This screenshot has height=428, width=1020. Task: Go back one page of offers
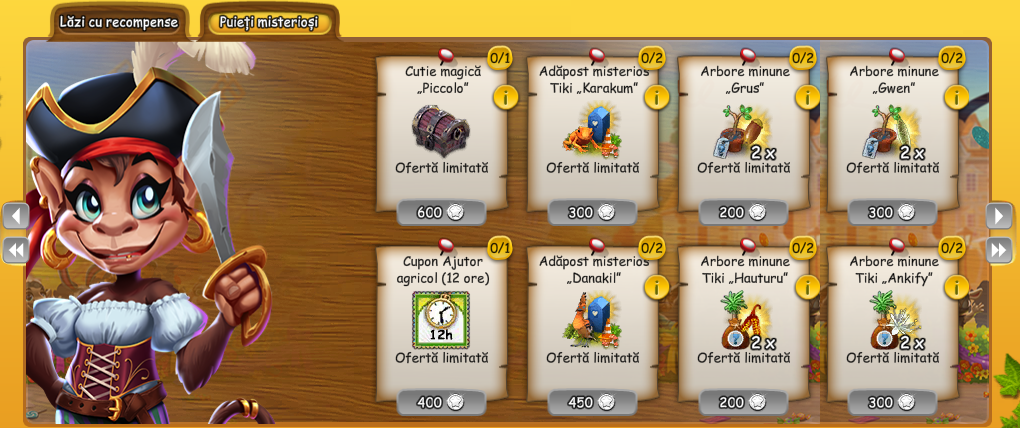click(16, 215)
